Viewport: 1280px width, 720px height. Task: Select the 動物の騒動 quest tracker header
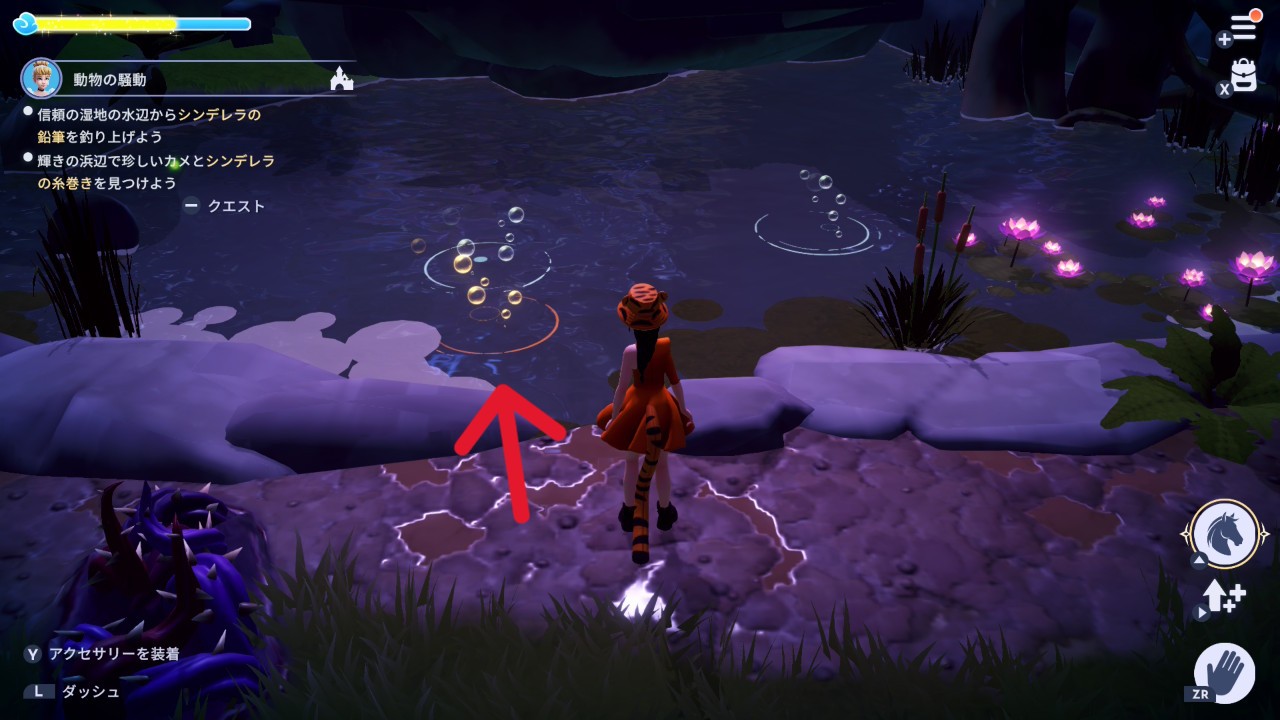[x=110, y=80]
